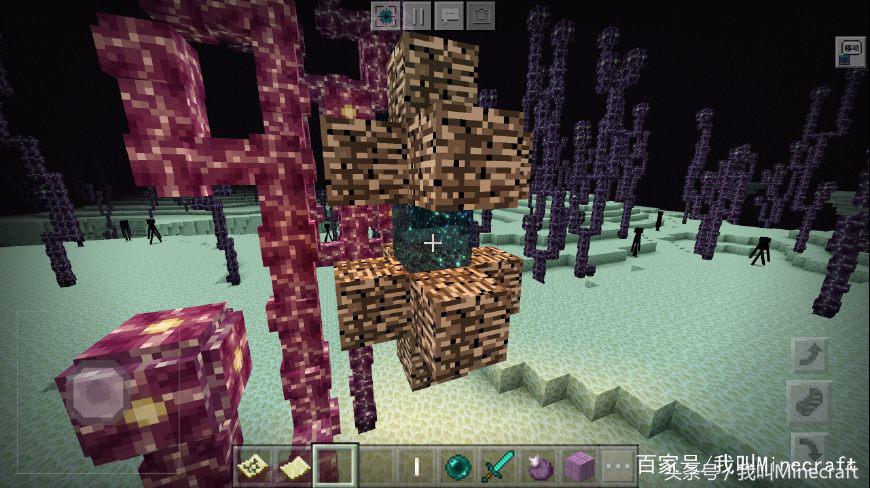Image resolution: width=870 pixels, height=488 pixels.
Task: Equip the ender pearl from hotbar
Action: [x=457, y=466]
